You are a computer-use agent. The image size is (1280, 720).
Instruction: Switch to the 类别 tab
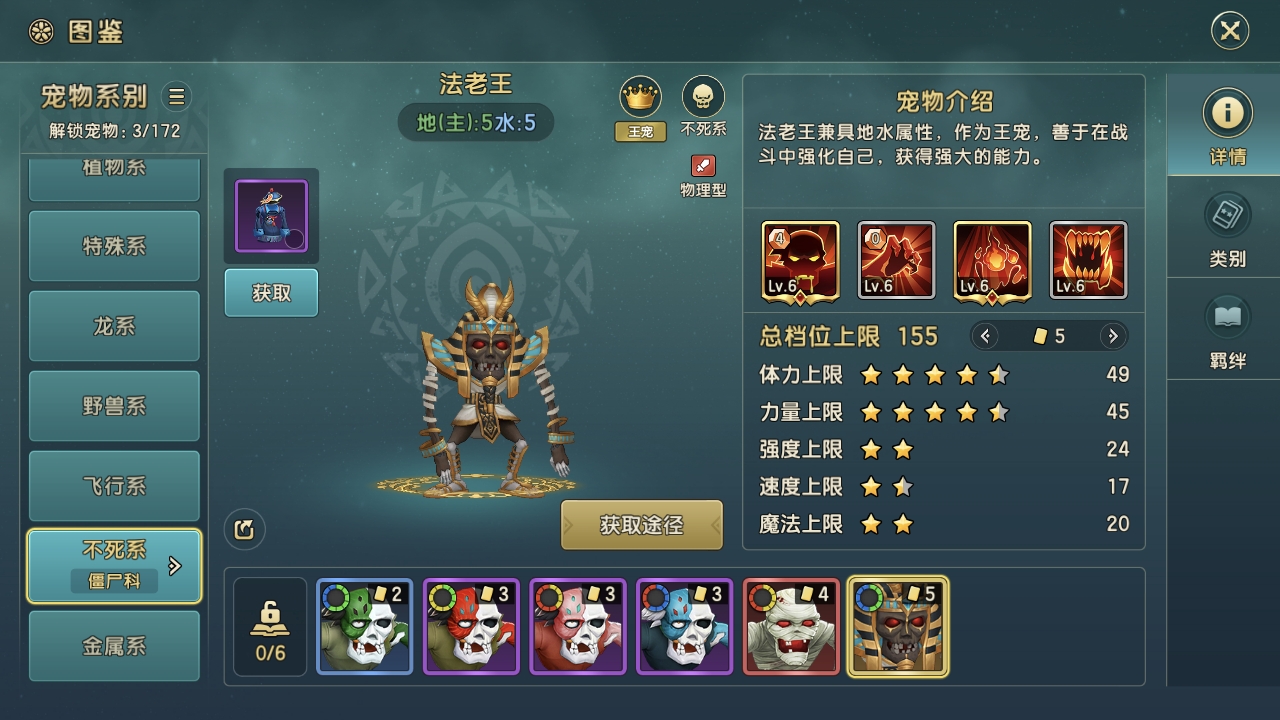click(x=1227, y=230)
